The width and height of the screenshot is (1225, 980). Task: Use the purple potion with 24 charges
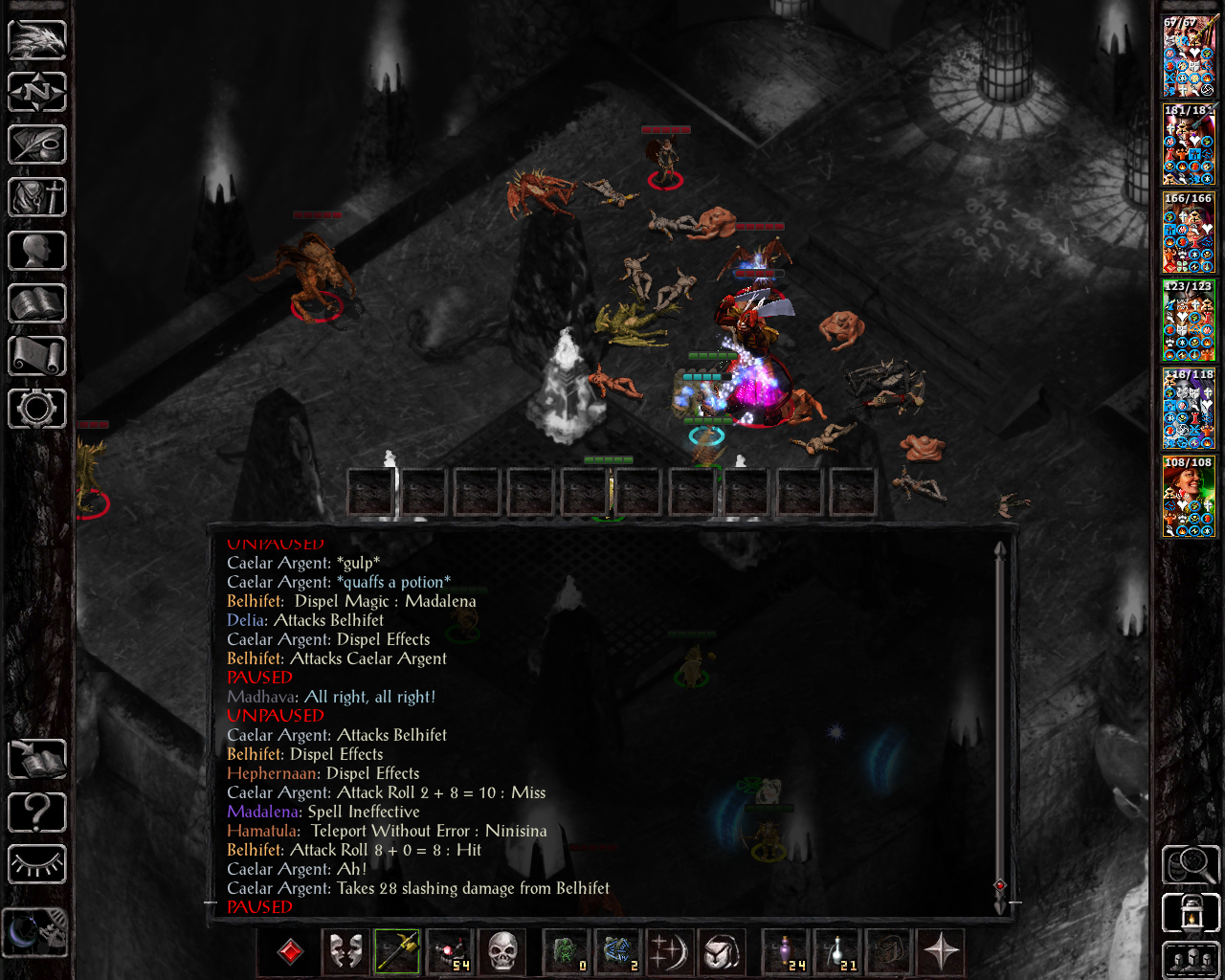[786, 952]
